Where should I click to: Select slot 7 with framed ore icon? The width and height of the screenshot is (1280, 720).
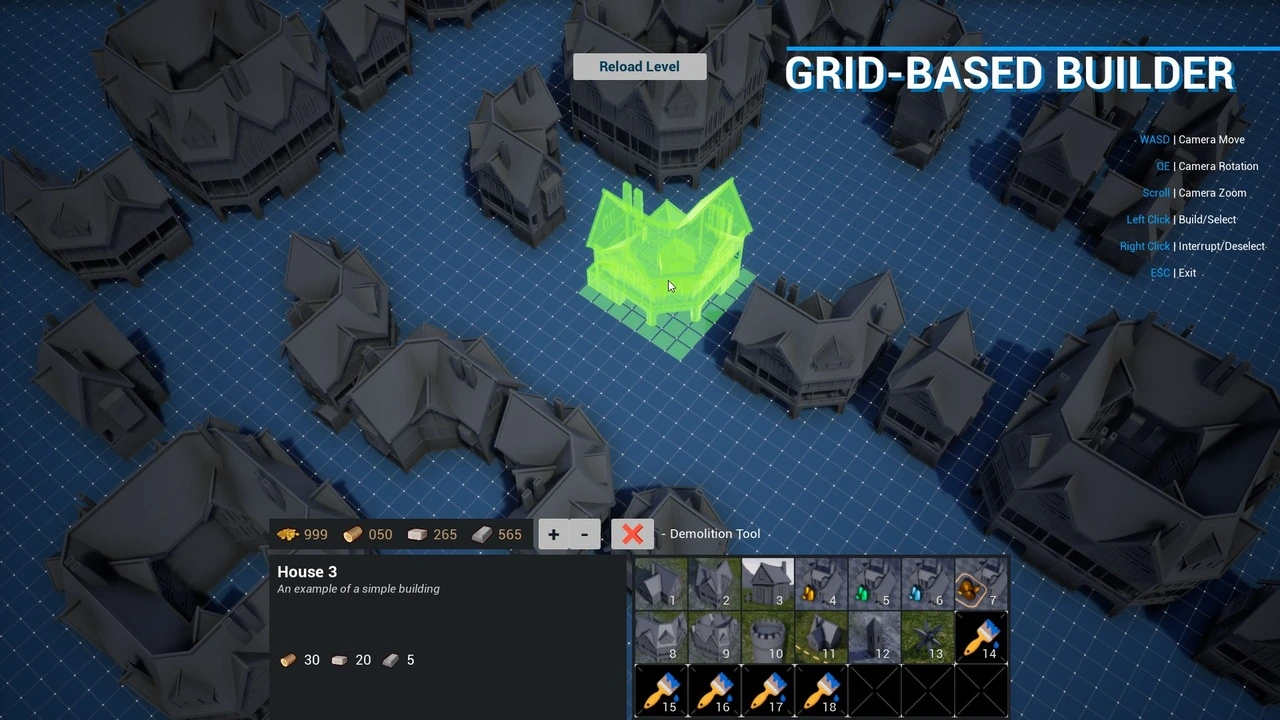click(x=981, y=584)
